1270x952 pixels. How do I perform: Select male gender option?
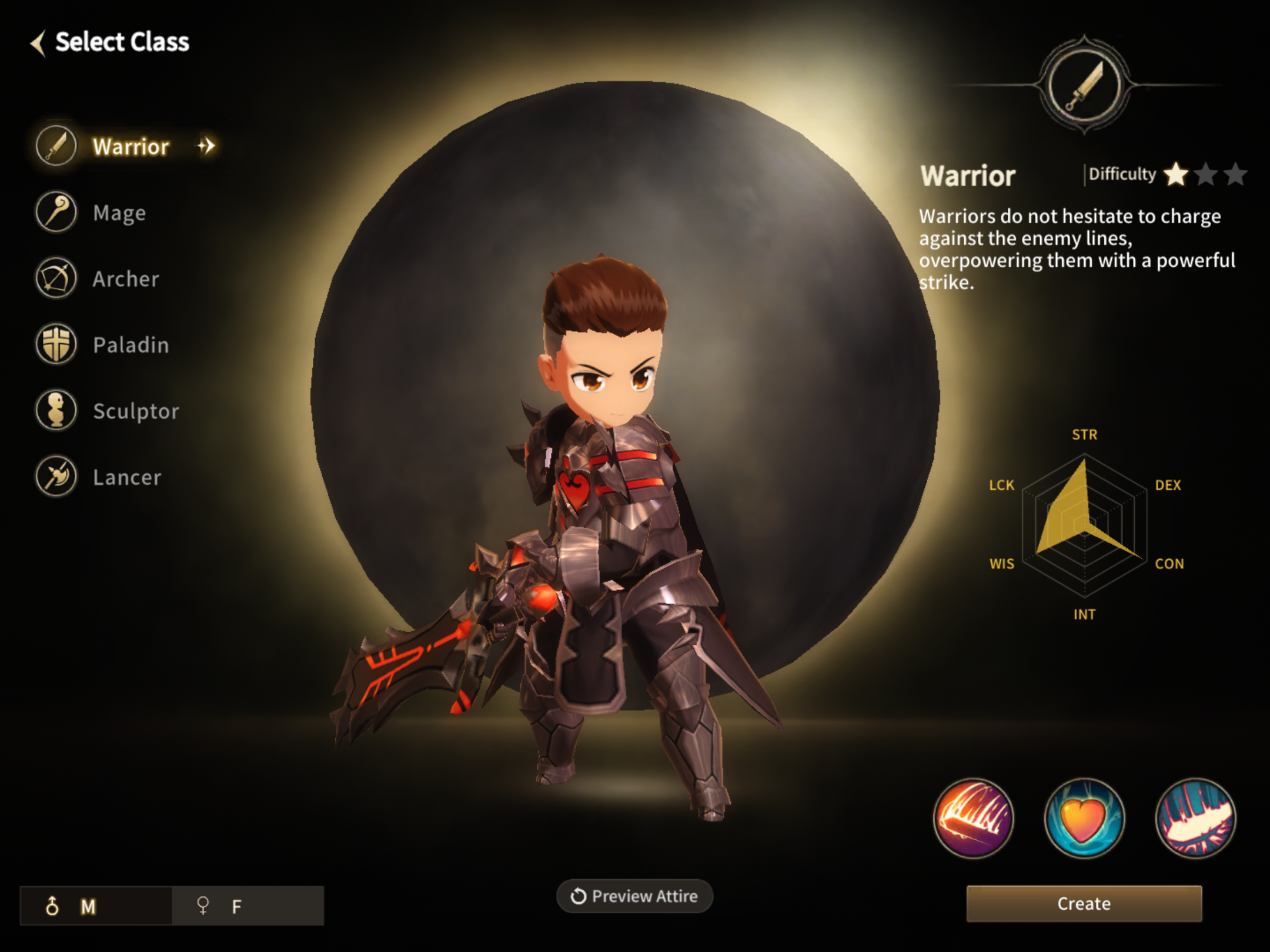tap(96, 906)
